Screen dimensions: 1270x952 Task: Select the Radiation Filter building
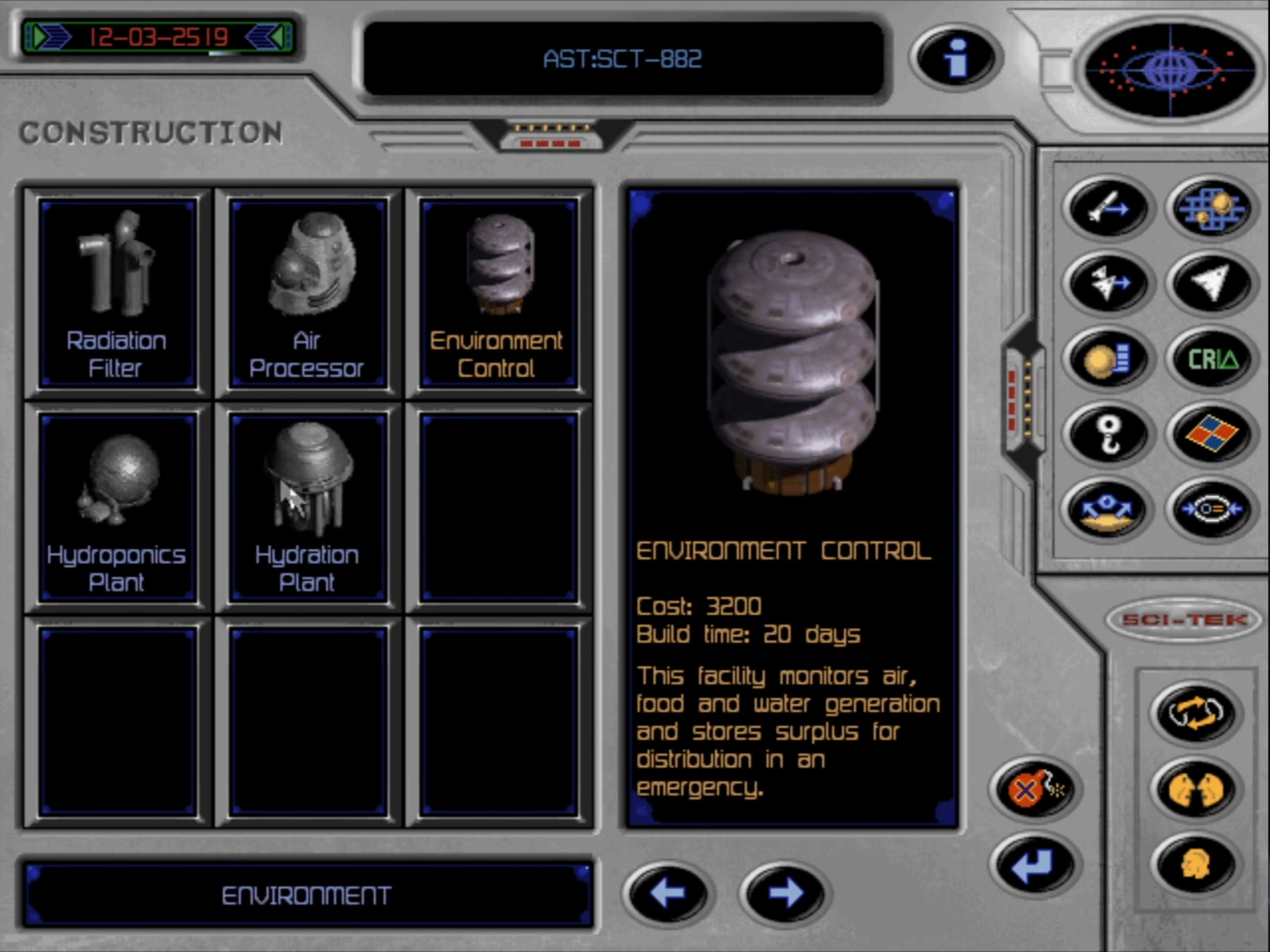point(116,294)
